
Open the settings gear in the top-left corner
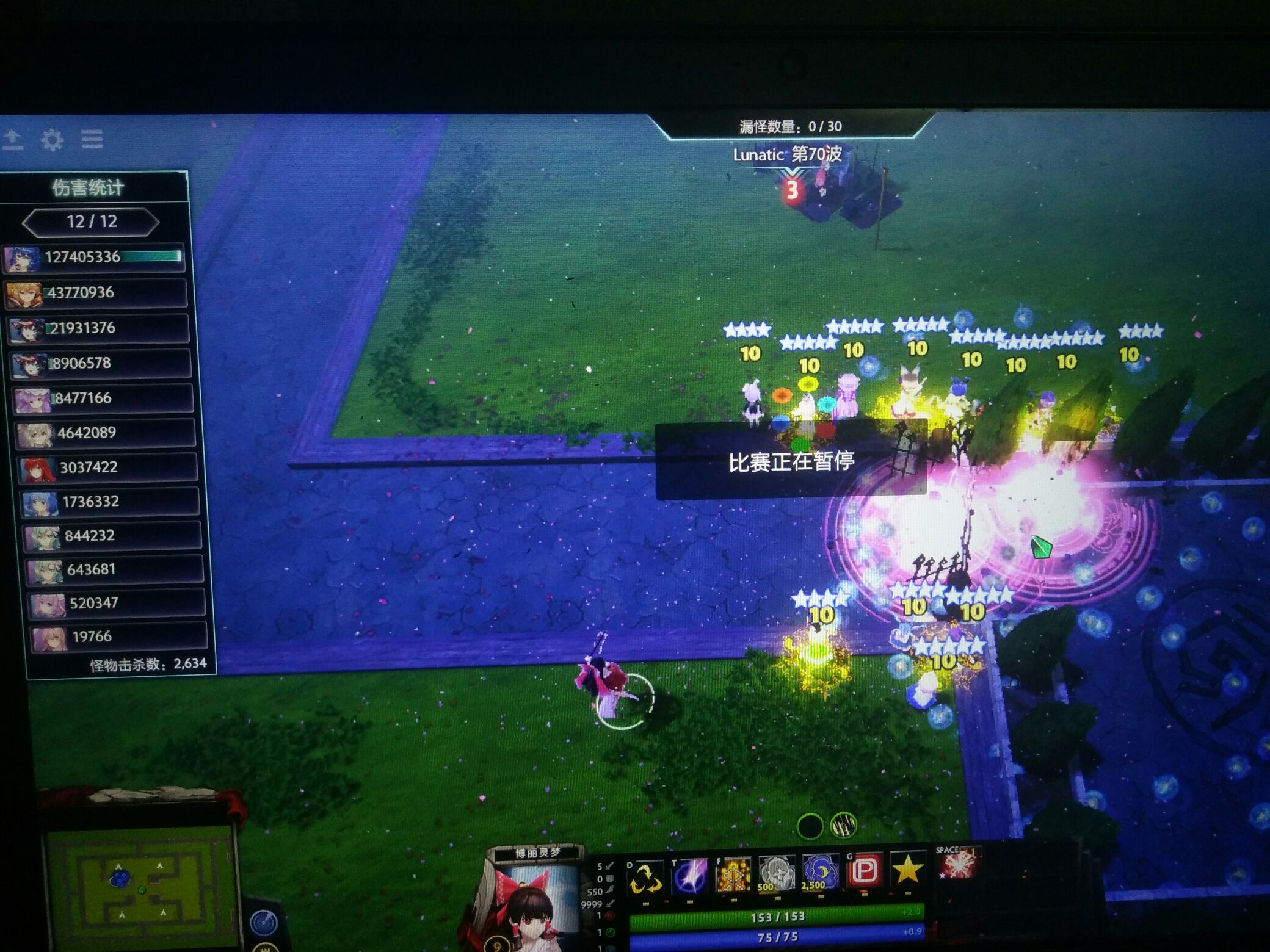pyautogui.click(x=54, y=140)
